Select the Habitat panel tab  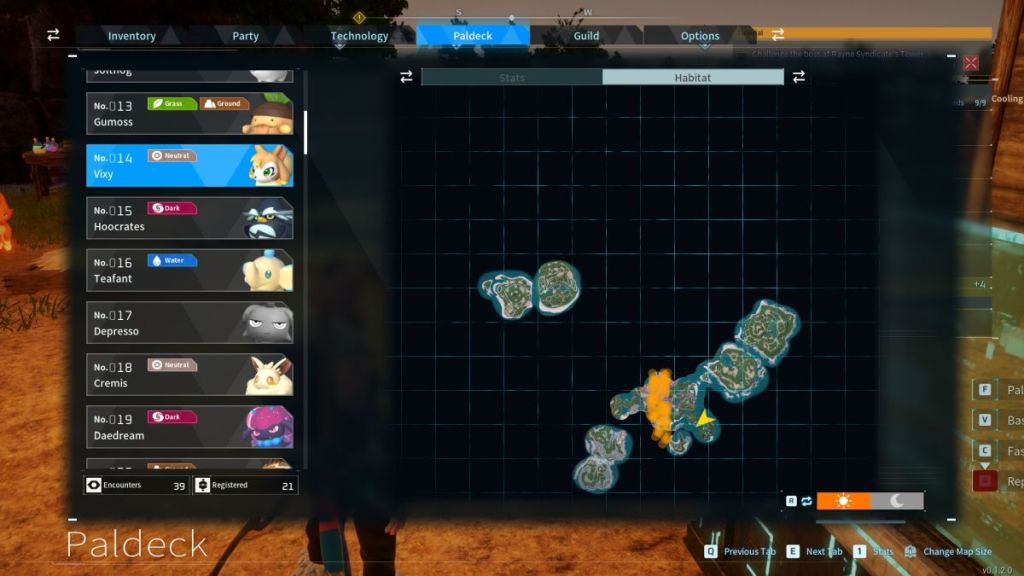pyautogui.click(x=692, y=77)
